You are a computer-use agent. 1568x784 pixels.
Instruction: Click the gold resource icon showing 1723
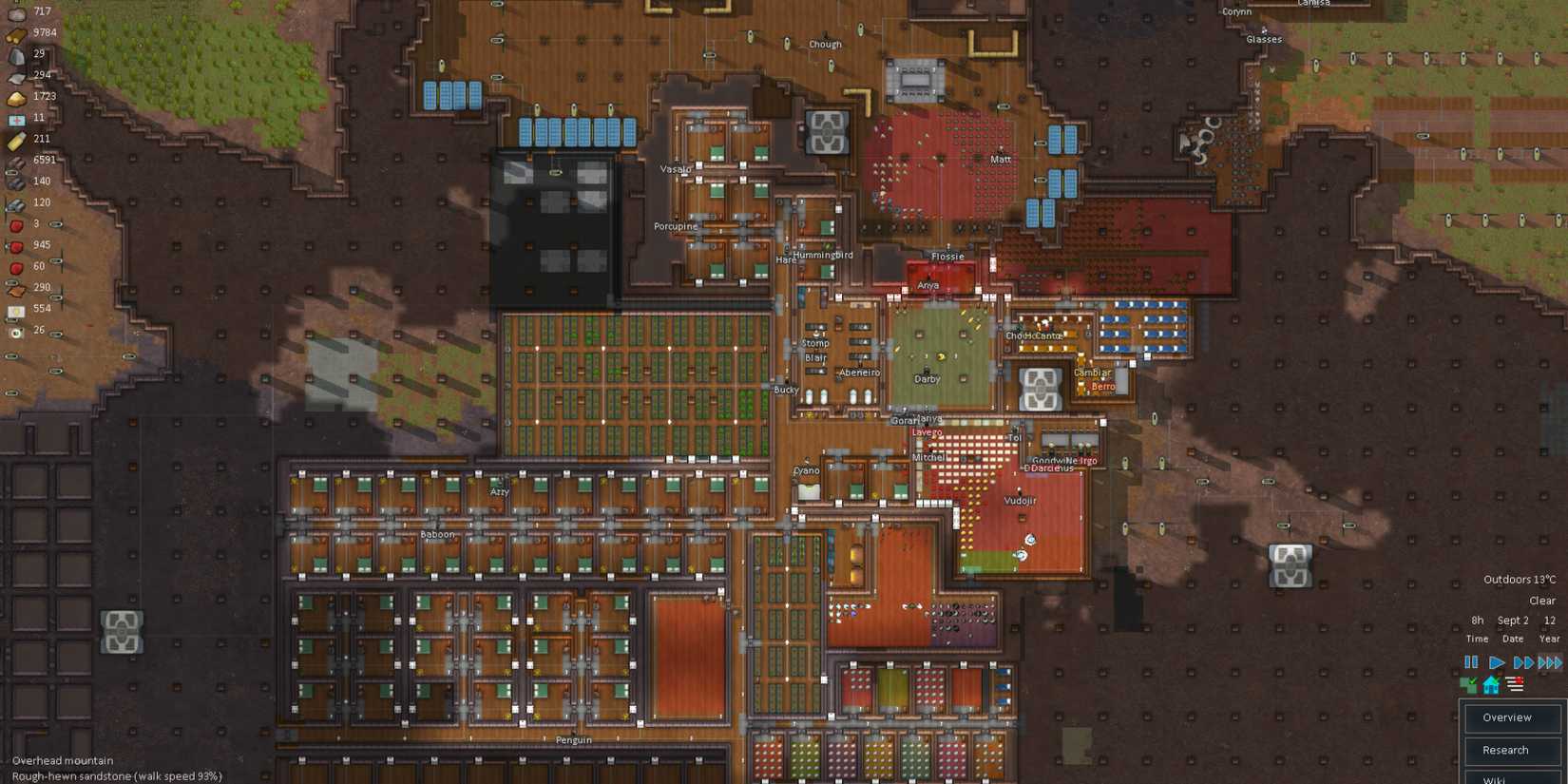tap(14, 96)
